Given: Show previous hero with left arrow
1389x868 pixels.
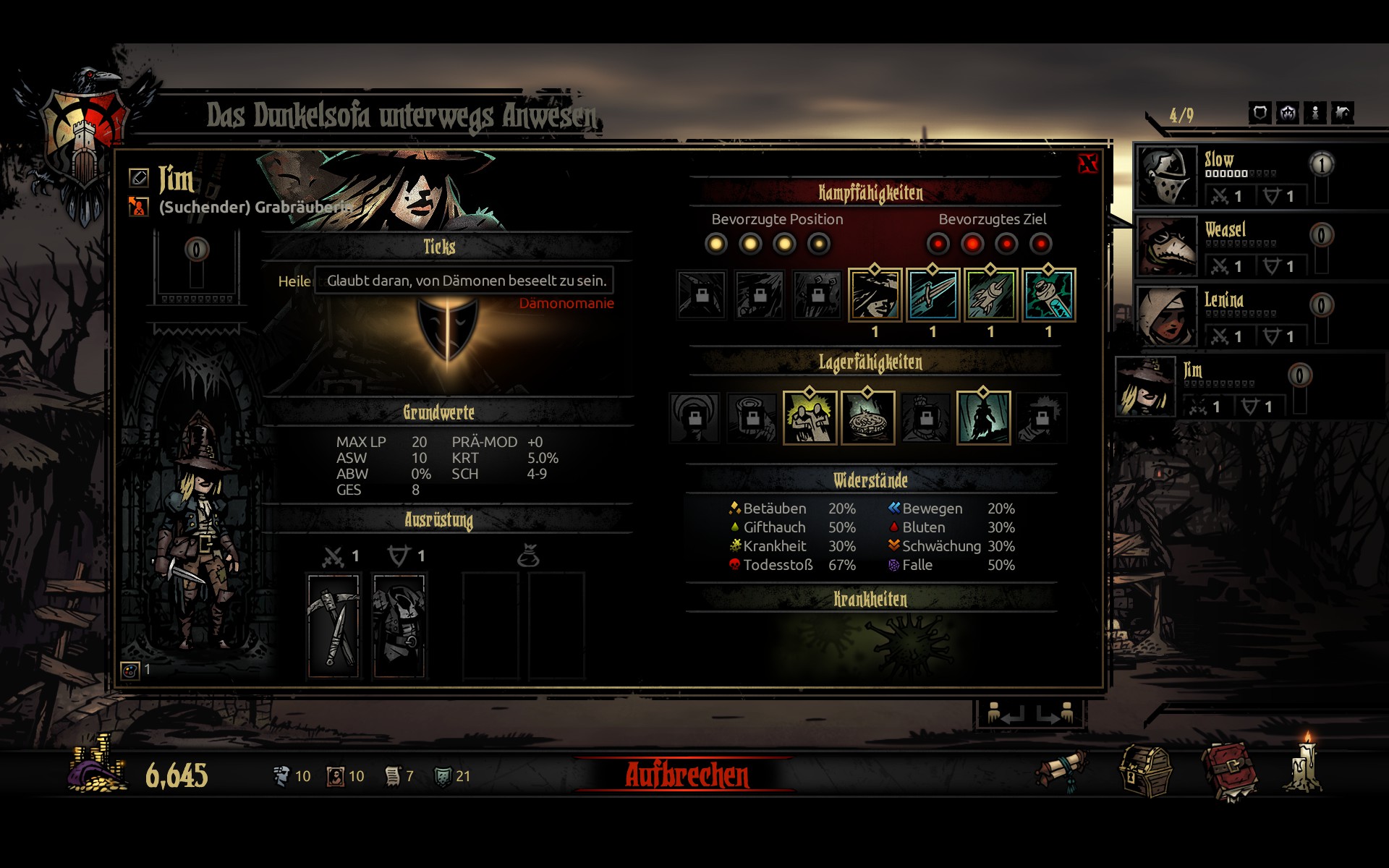Looking at the screenshot, I should coord(1004,714).
